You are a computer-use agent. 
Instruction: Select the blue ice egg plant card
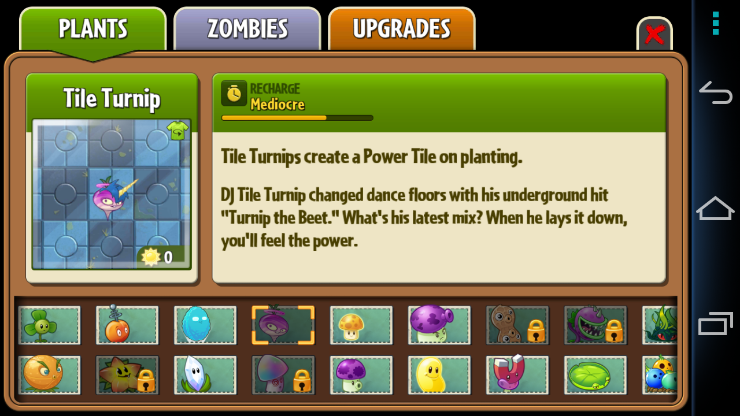point(205,325)
